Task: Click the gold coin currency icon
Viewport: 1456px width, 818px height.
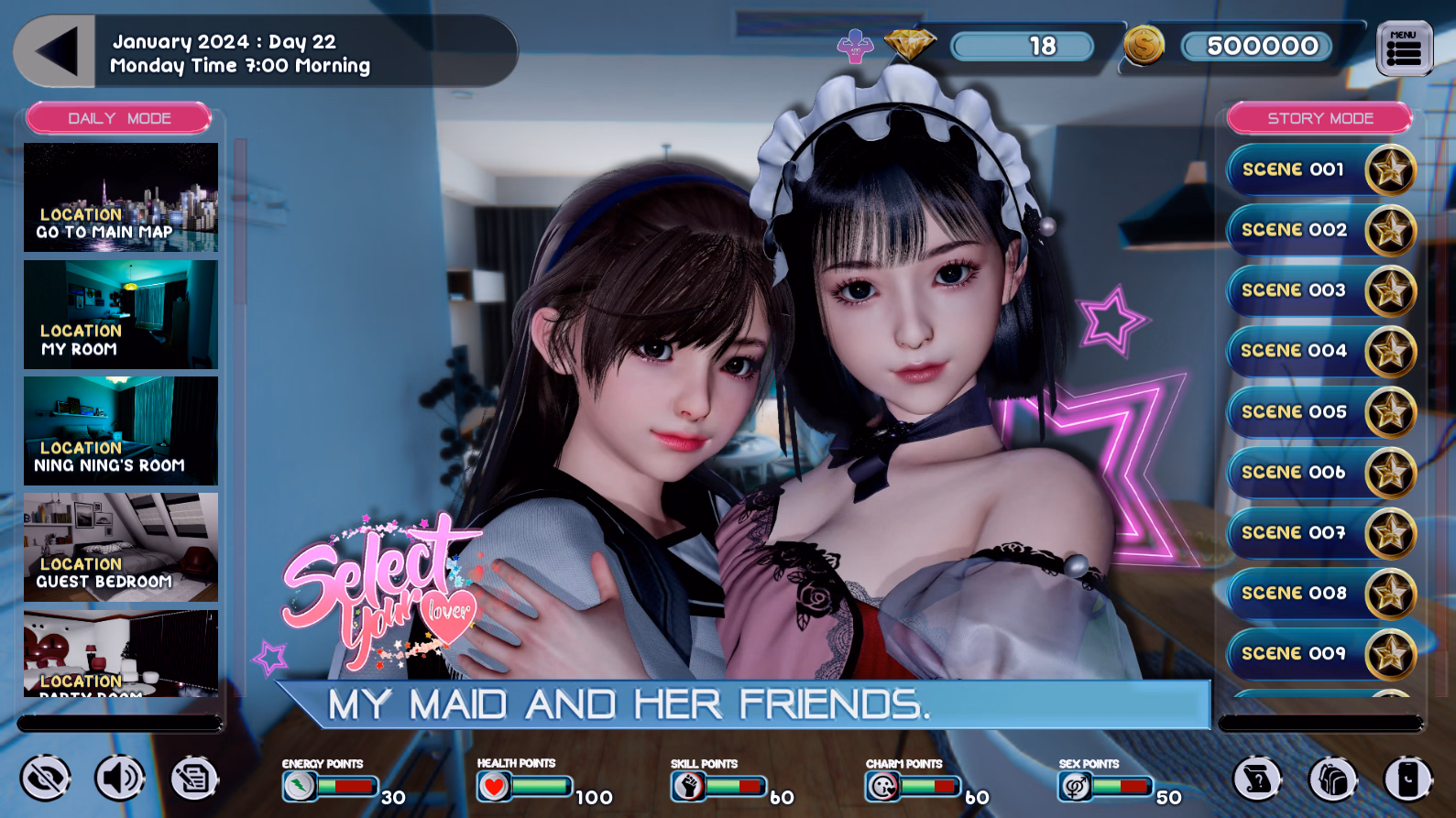Action: tap(1144, 46)
